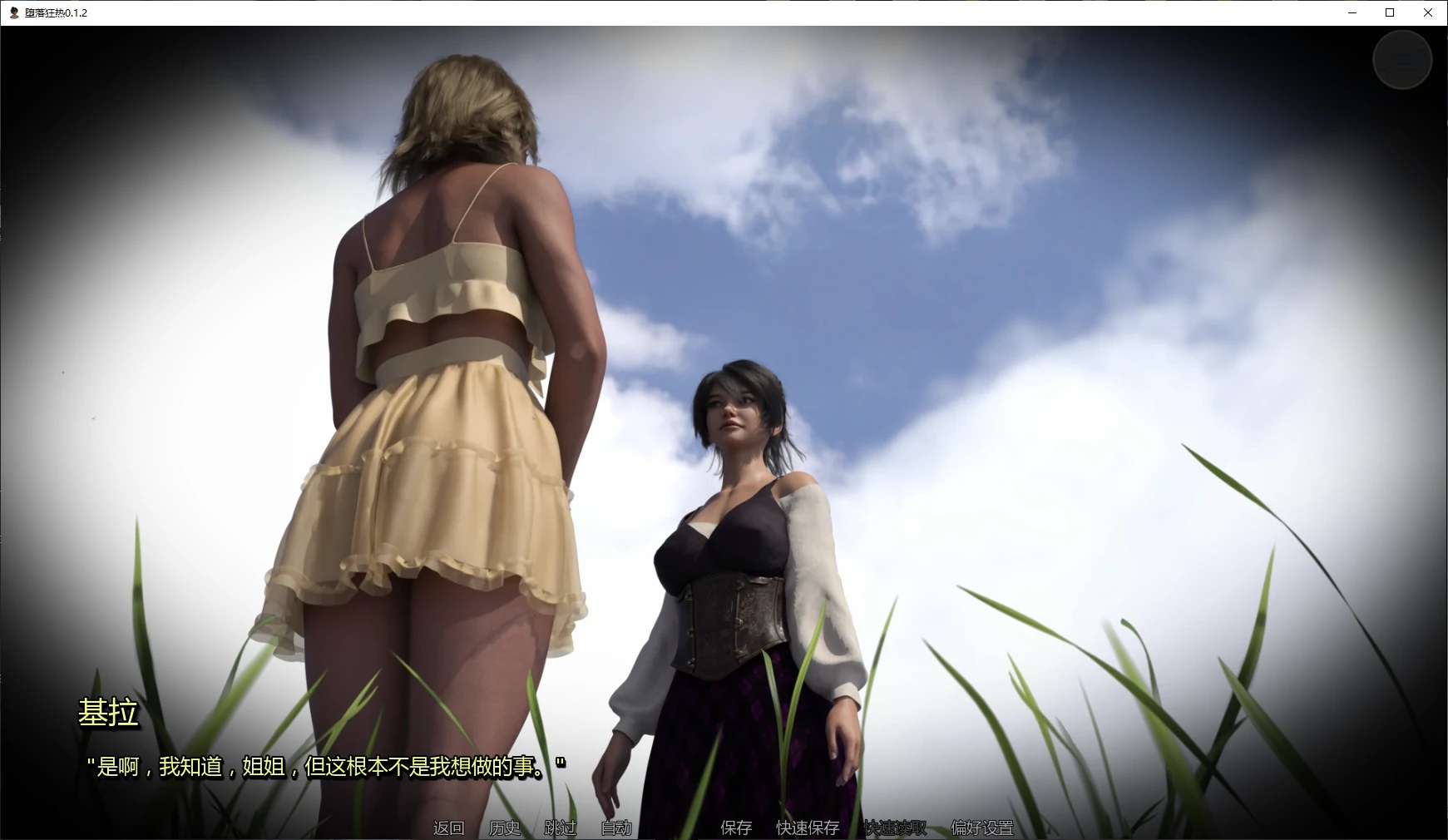Click the speaker name 基拉
This screenshot has height=840, width=1448.
coord(109,714)
